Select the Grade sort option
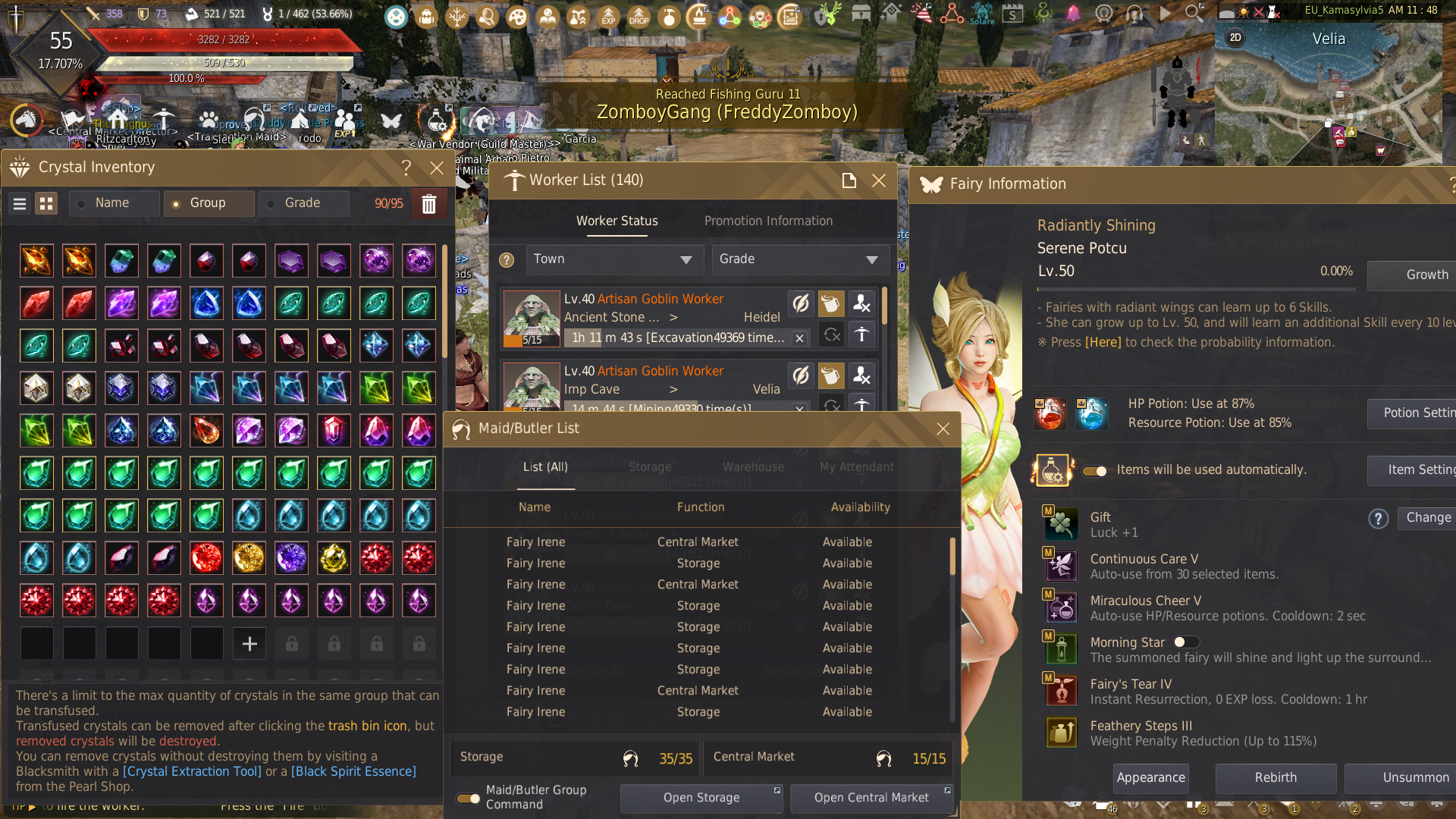The image size is (1456, 819). [303, 203]
